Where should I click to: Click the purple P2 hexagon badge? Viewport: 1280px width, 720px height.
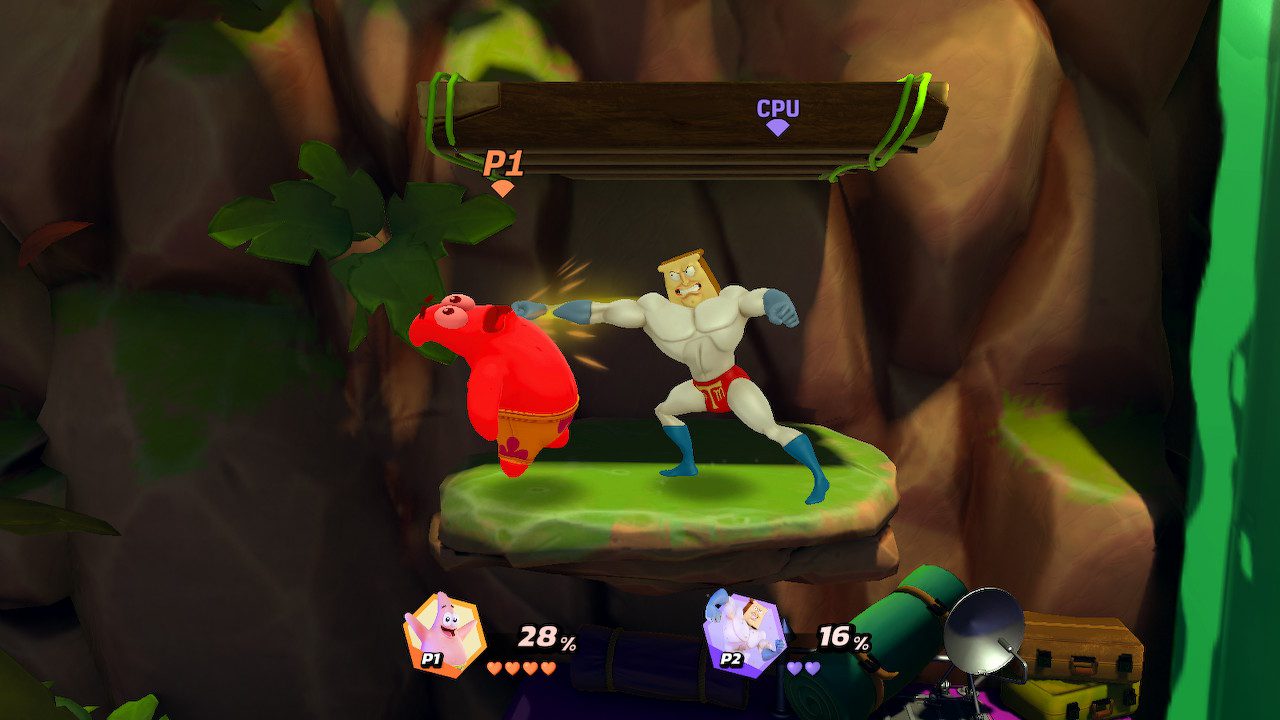733,661
